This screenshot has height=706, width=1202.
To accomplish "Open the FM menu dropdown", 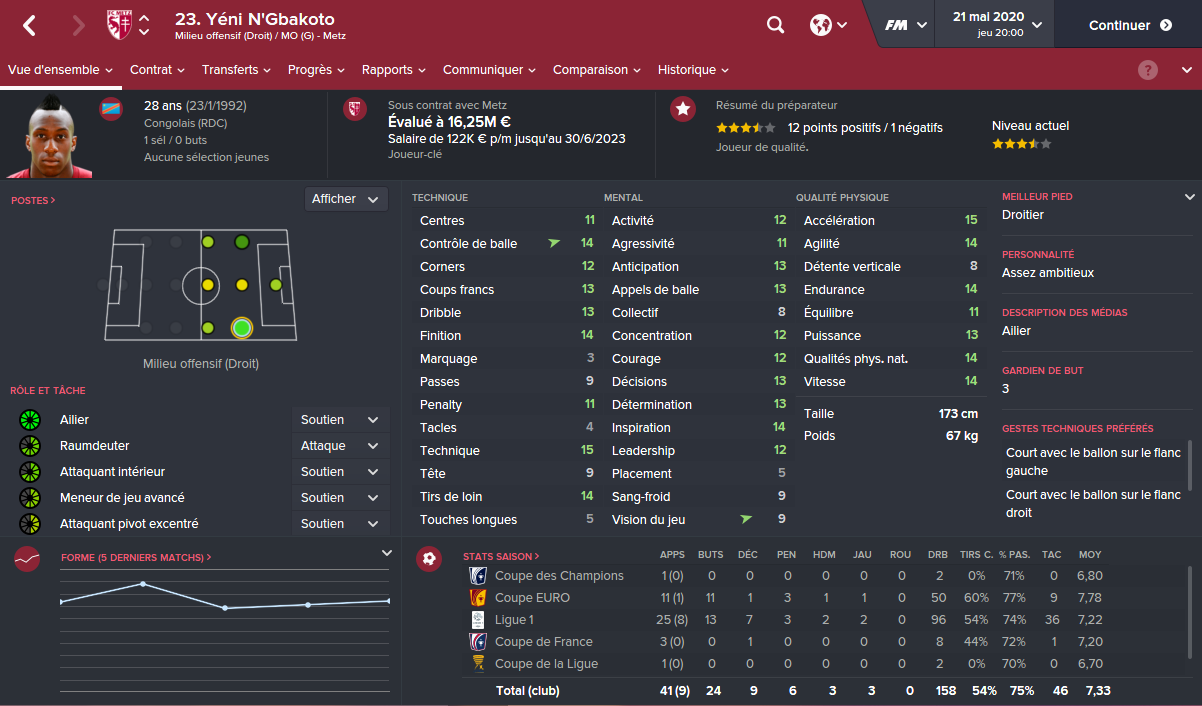I will tap(906, 25).
